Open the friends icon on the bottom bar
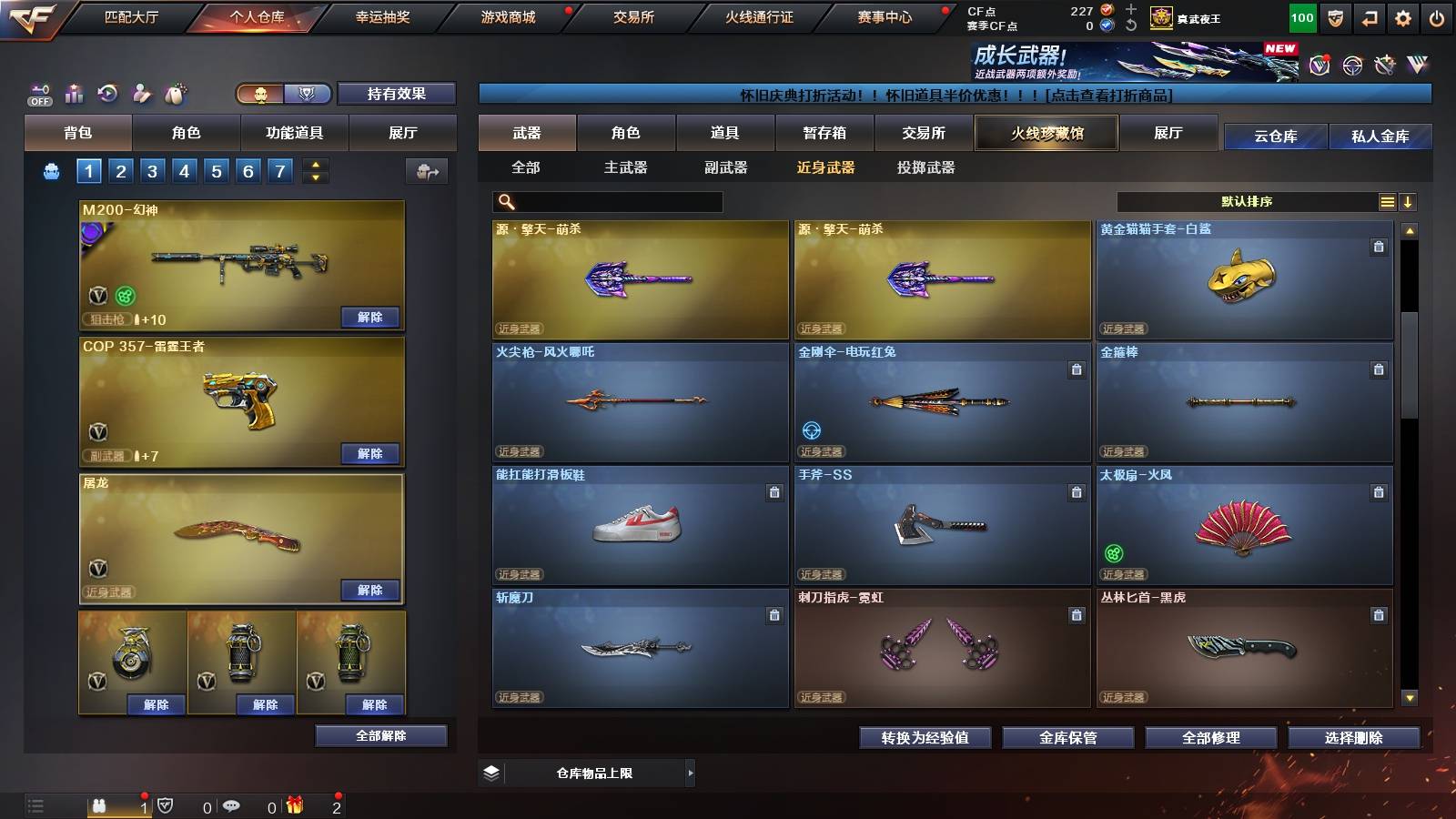 pyautogui.click(x=100, y=805)
